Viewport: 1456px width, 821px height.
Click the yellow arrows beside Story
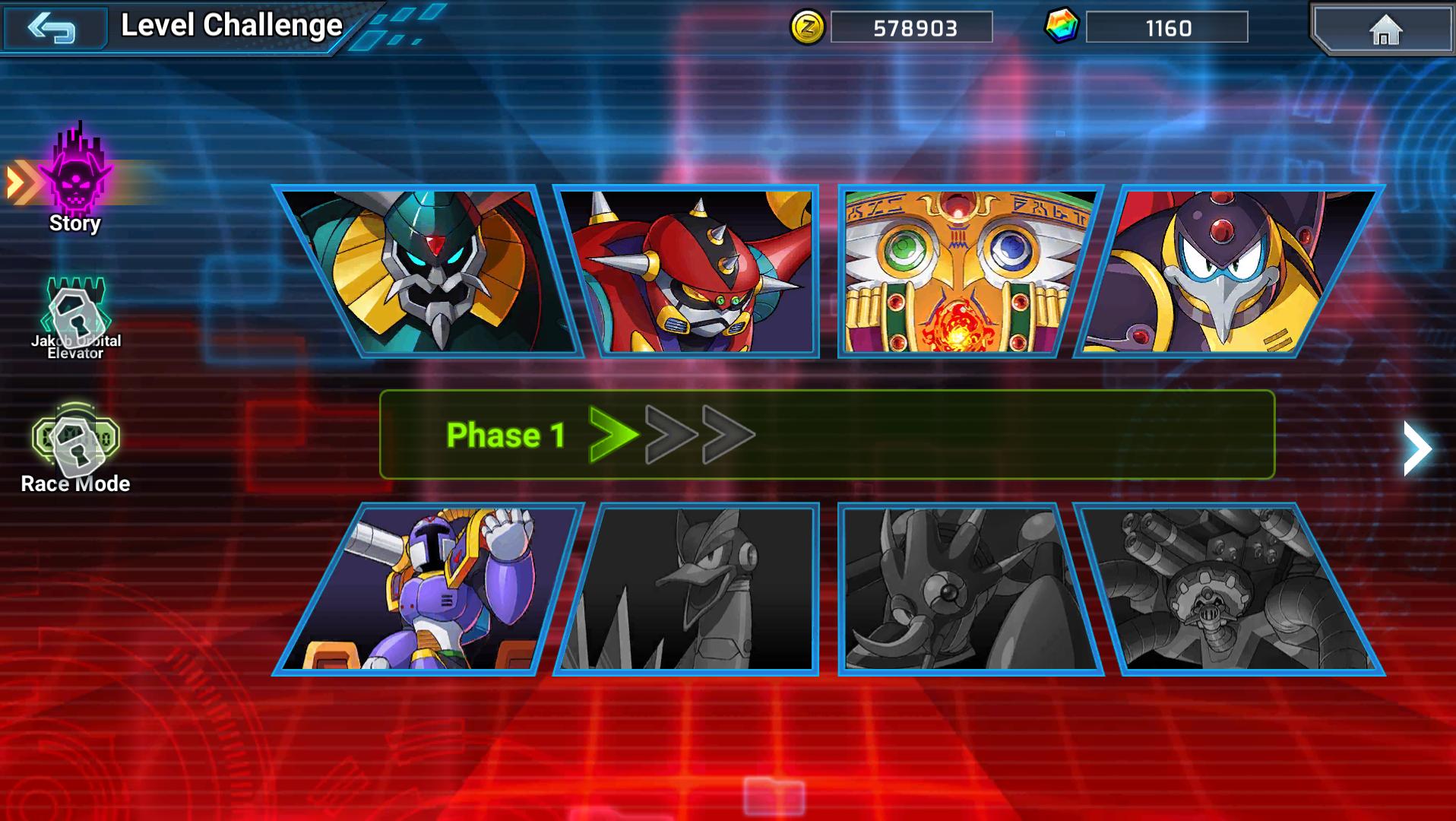[21, 178]
